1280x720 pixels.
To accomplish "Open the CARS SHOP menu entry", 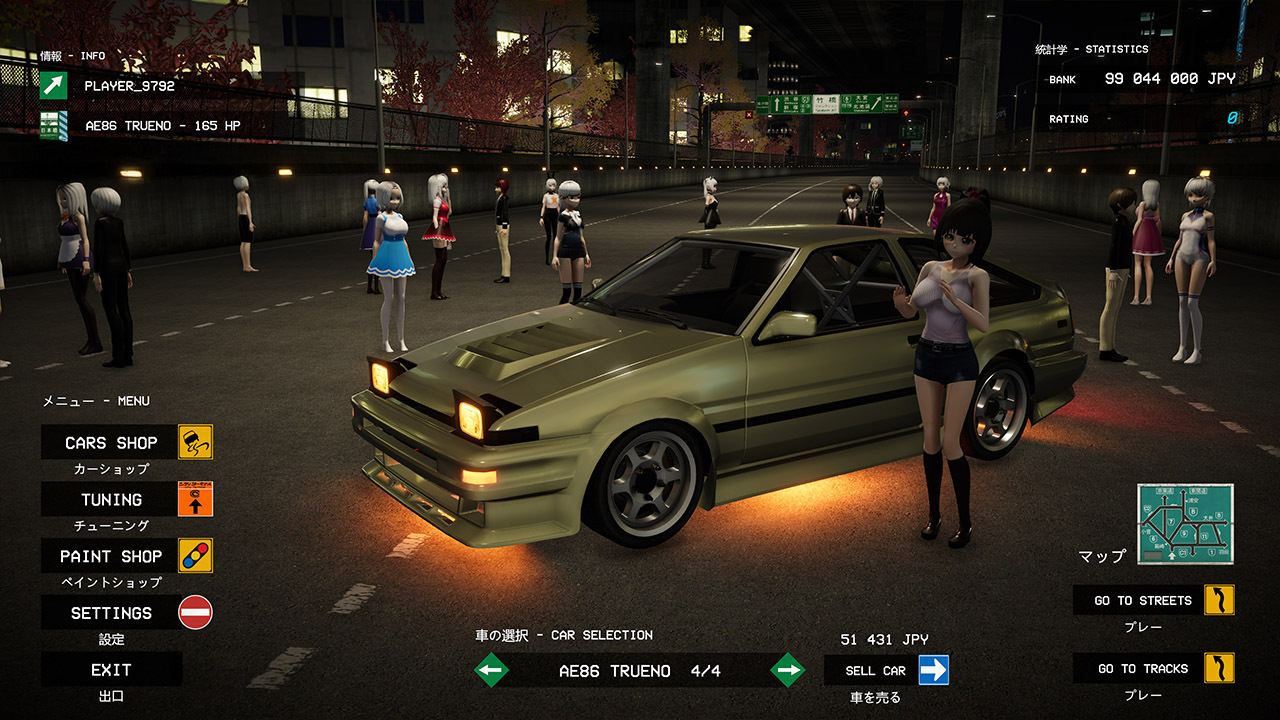I will (110, 441).
